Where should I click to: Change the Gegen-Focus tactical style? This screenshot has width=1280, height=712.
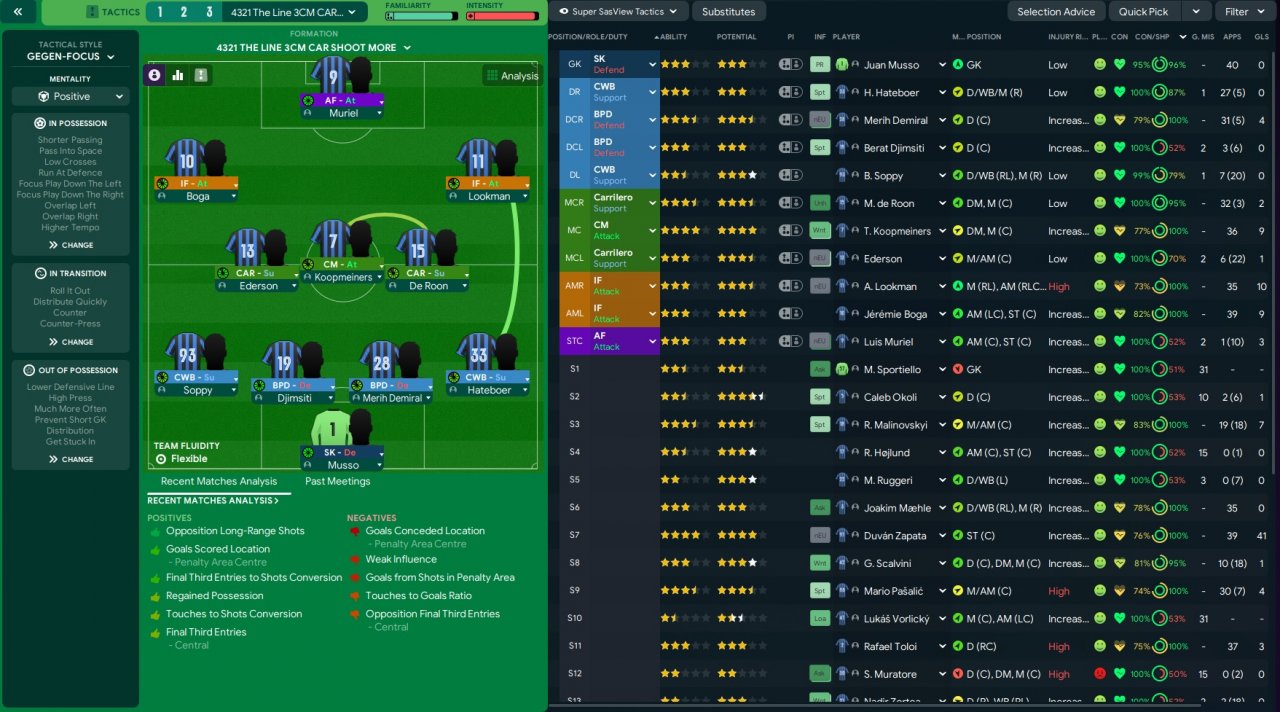(x=70, y=57)
